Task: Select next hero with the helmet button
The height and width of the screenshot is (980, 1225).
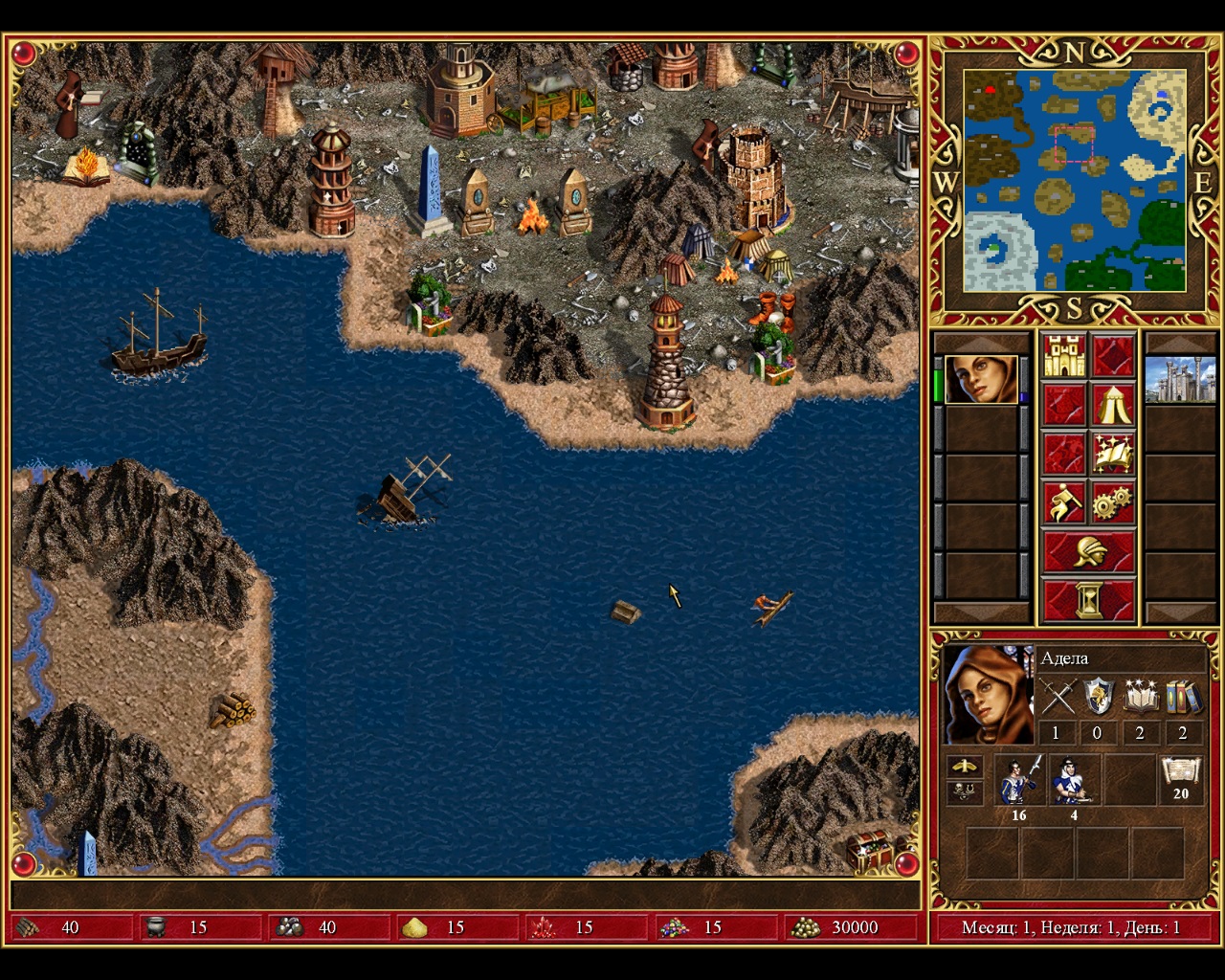Action: [1089, 552]
